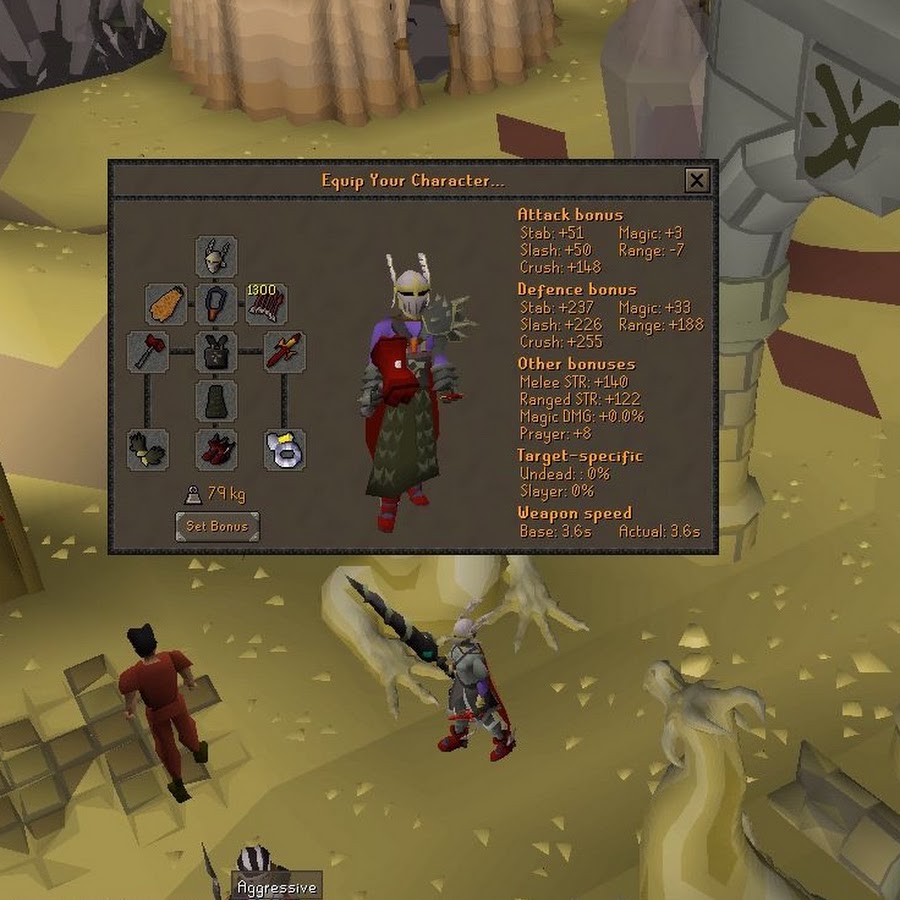Select the dark chestplate body slot
This screenshot has height=900, width=900.
(216, 353)
